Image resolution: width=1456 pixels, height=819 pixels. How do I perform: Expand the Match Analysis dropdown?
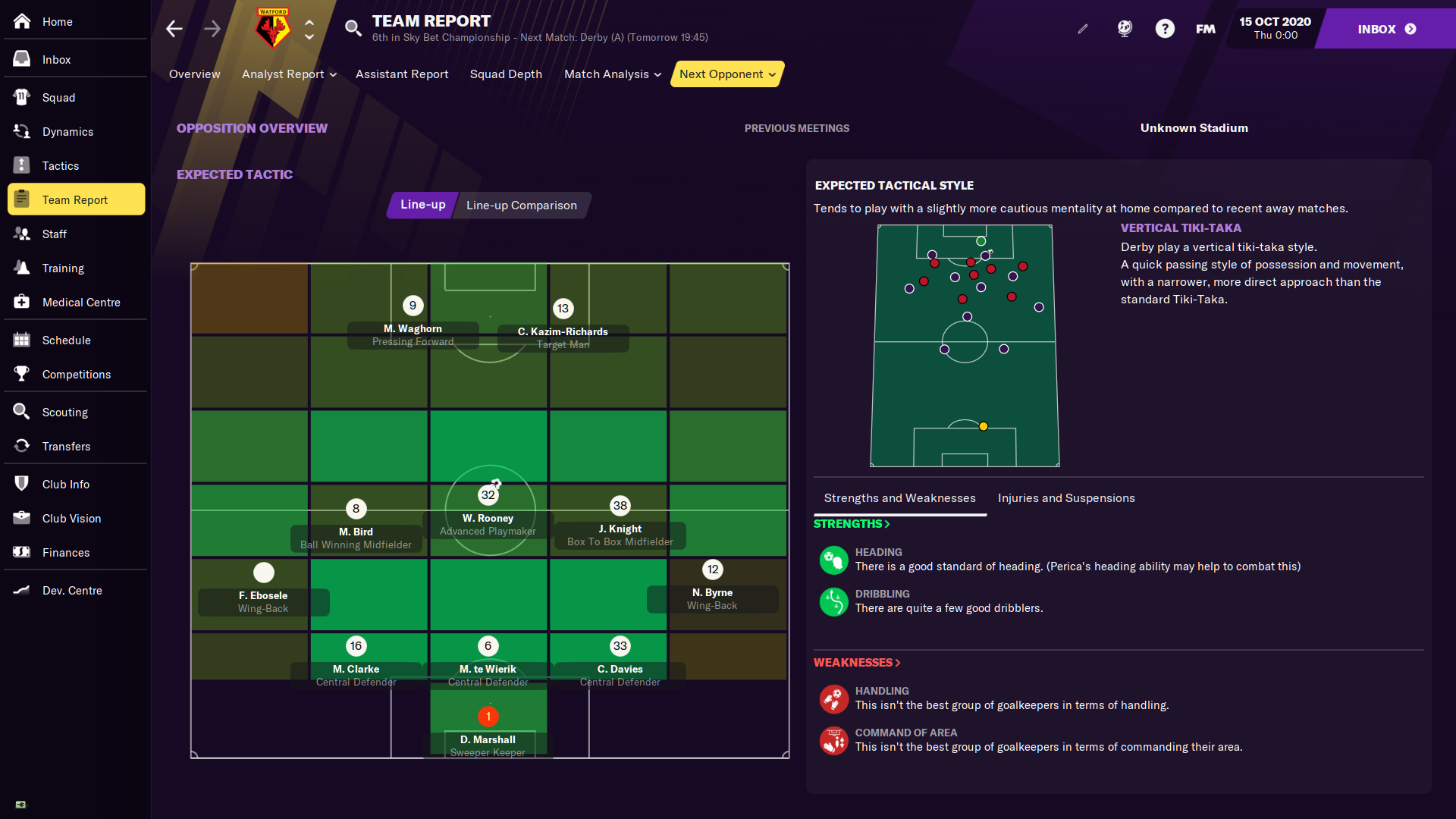(x=613, y=74)
